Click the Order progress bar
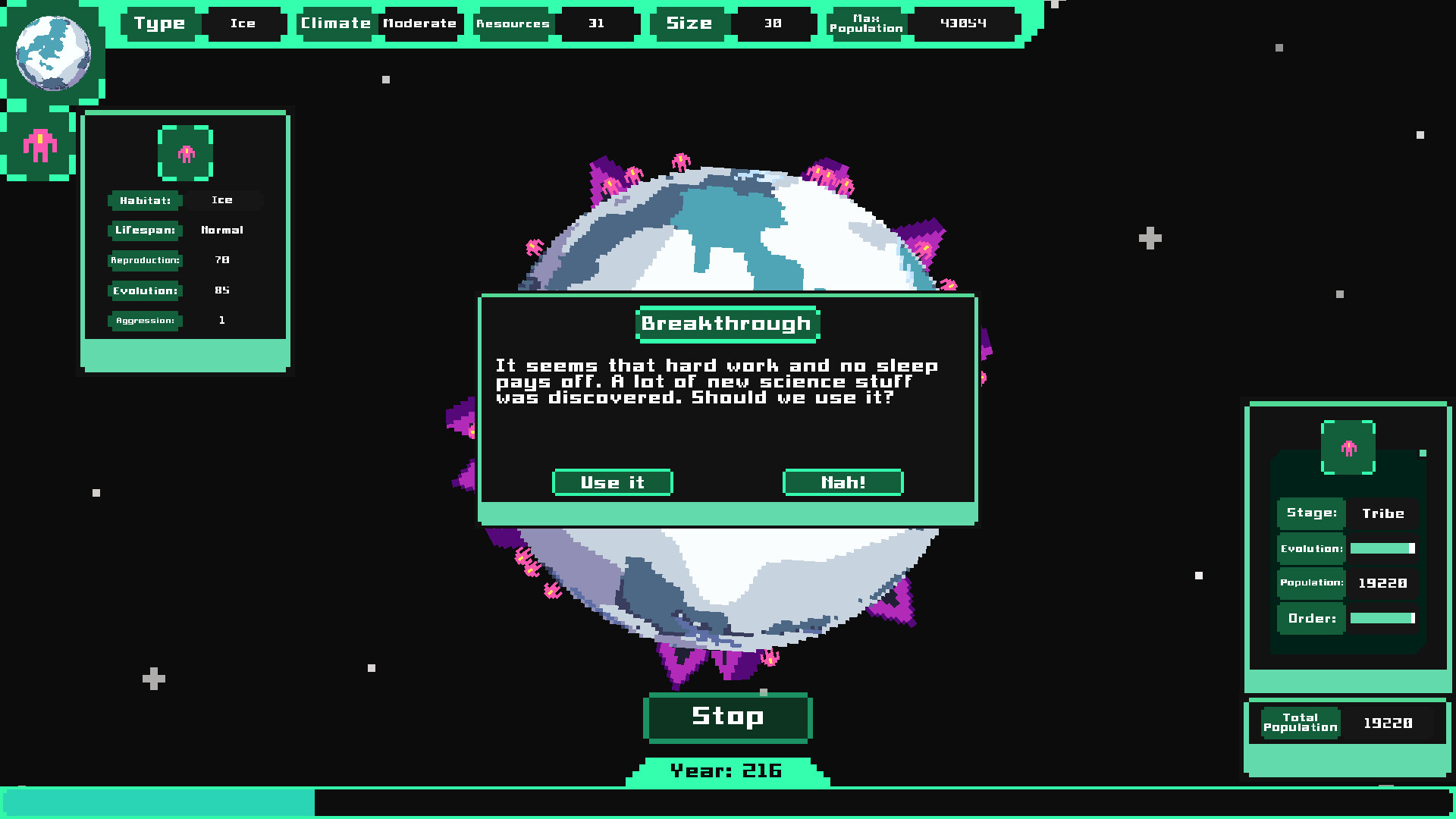 [x=1383, y=618]
